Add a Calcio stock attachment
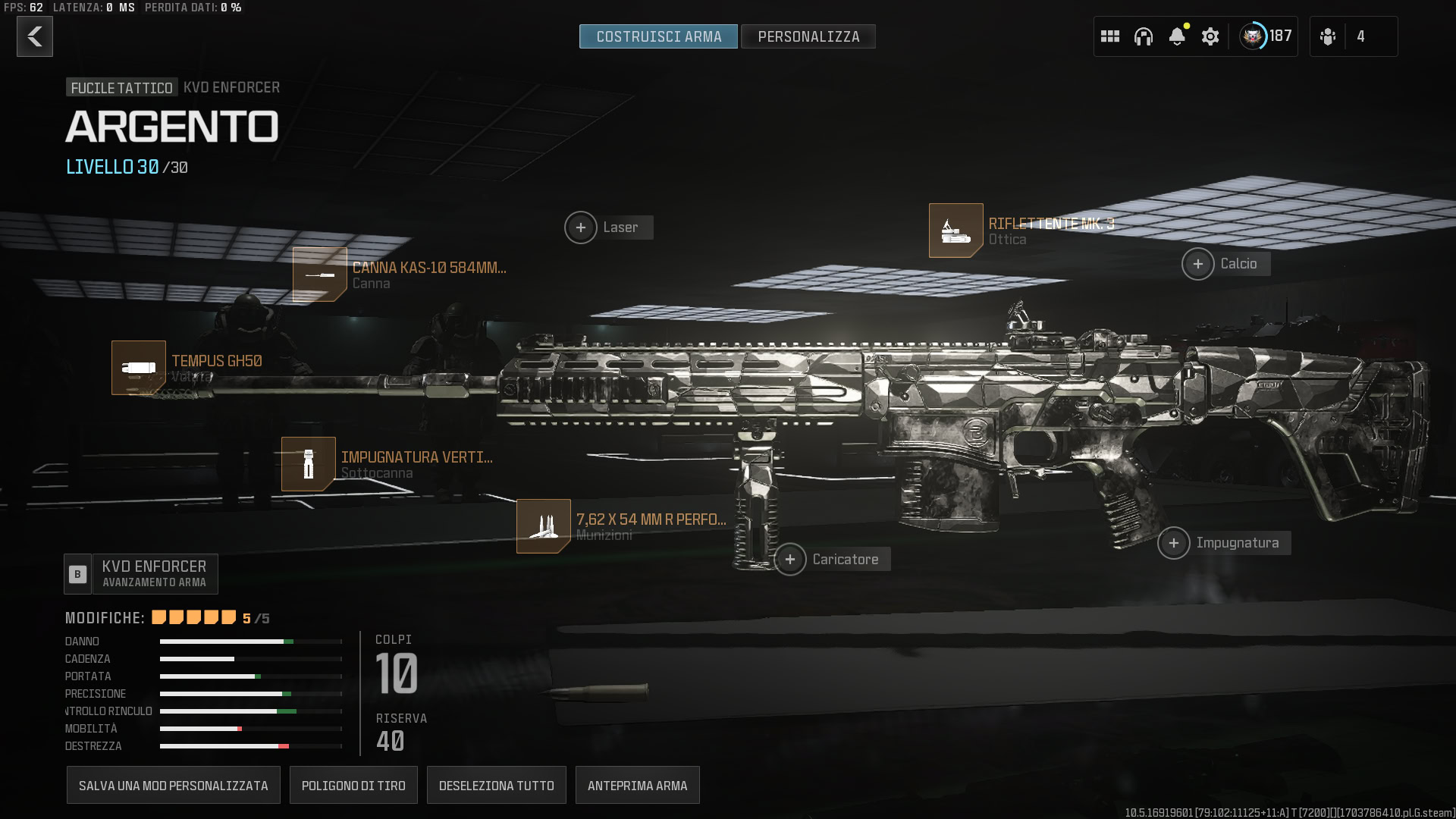Screen dimensions: 1456x819 tap(1198, 264)
